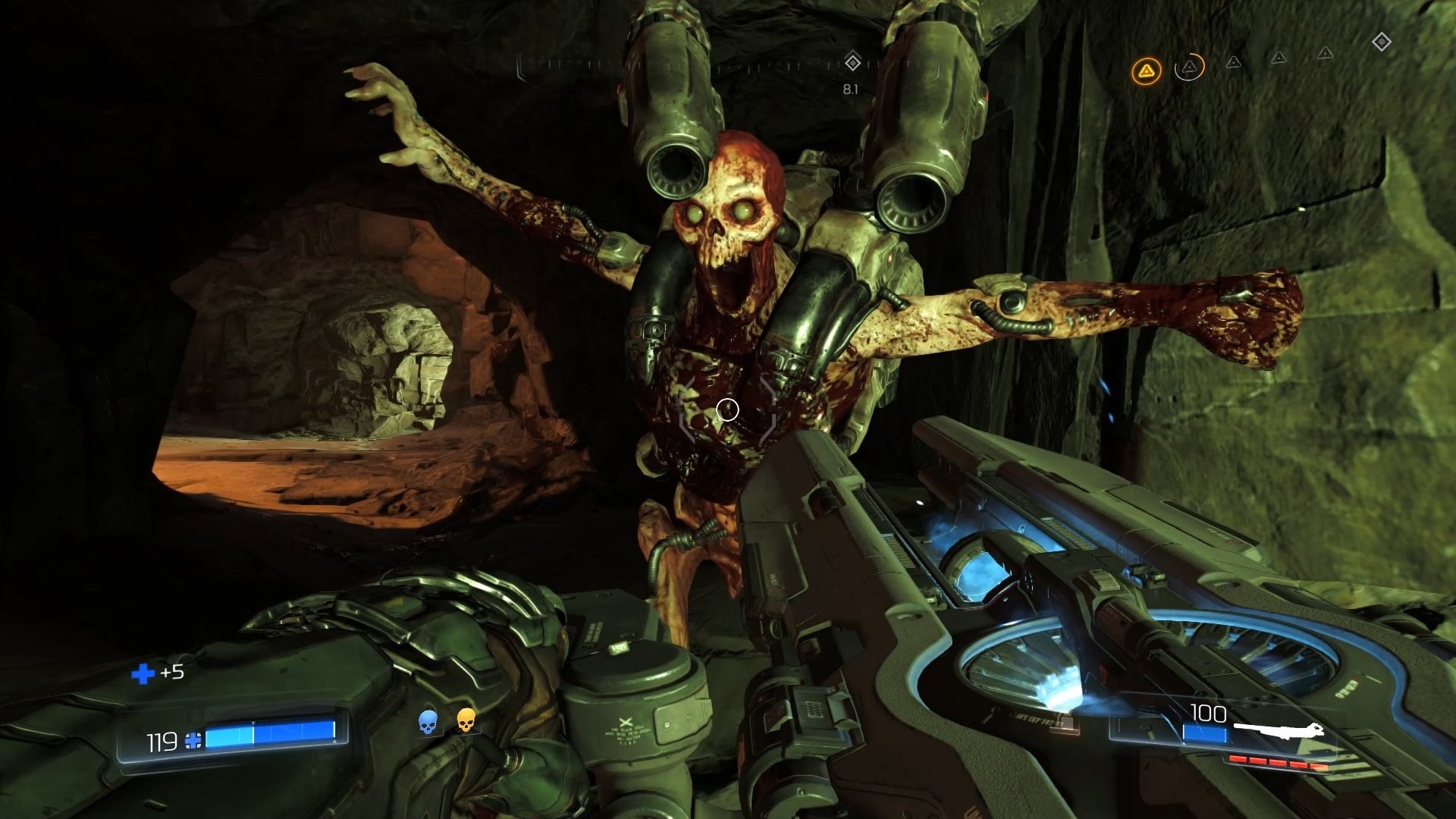The width and height of the screenshot is (1456, 819).
Task: Click the super shotgun silhouette in ammo display
Action: pos(1279,730)
